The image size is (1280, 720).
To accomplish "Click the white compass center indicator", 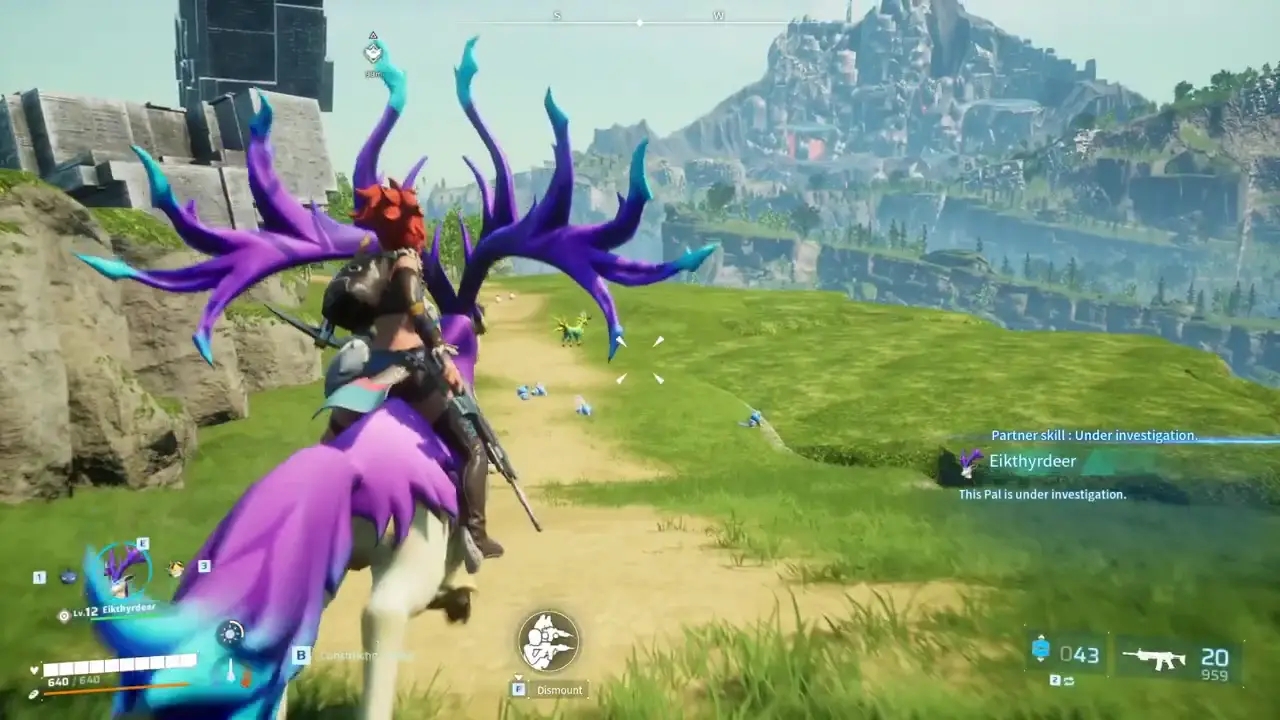I will pyautogui.click(x=638, y=20).
